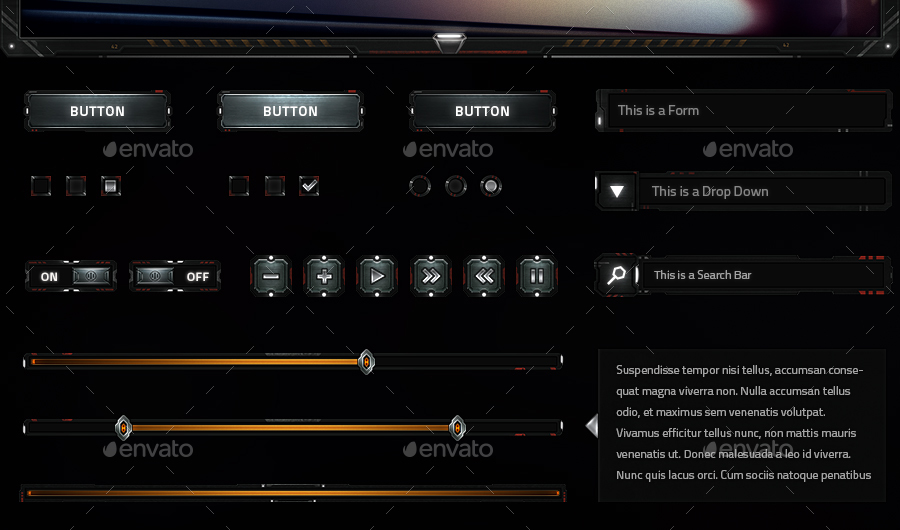Viewport: 900px width, 530px height.
Task: Hit the play arrow button
Action: point(377,275)
